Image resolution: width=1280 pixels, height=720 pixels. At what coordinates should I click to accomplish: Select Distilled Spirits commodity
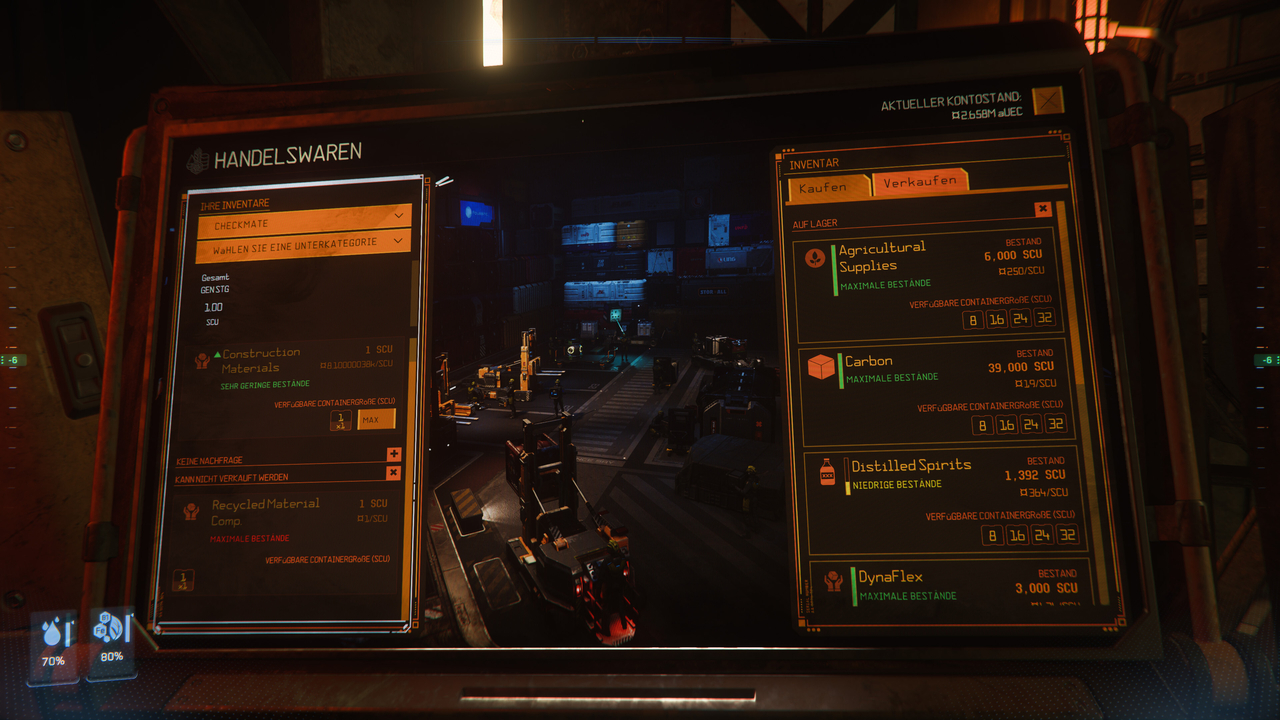[910, 465]
